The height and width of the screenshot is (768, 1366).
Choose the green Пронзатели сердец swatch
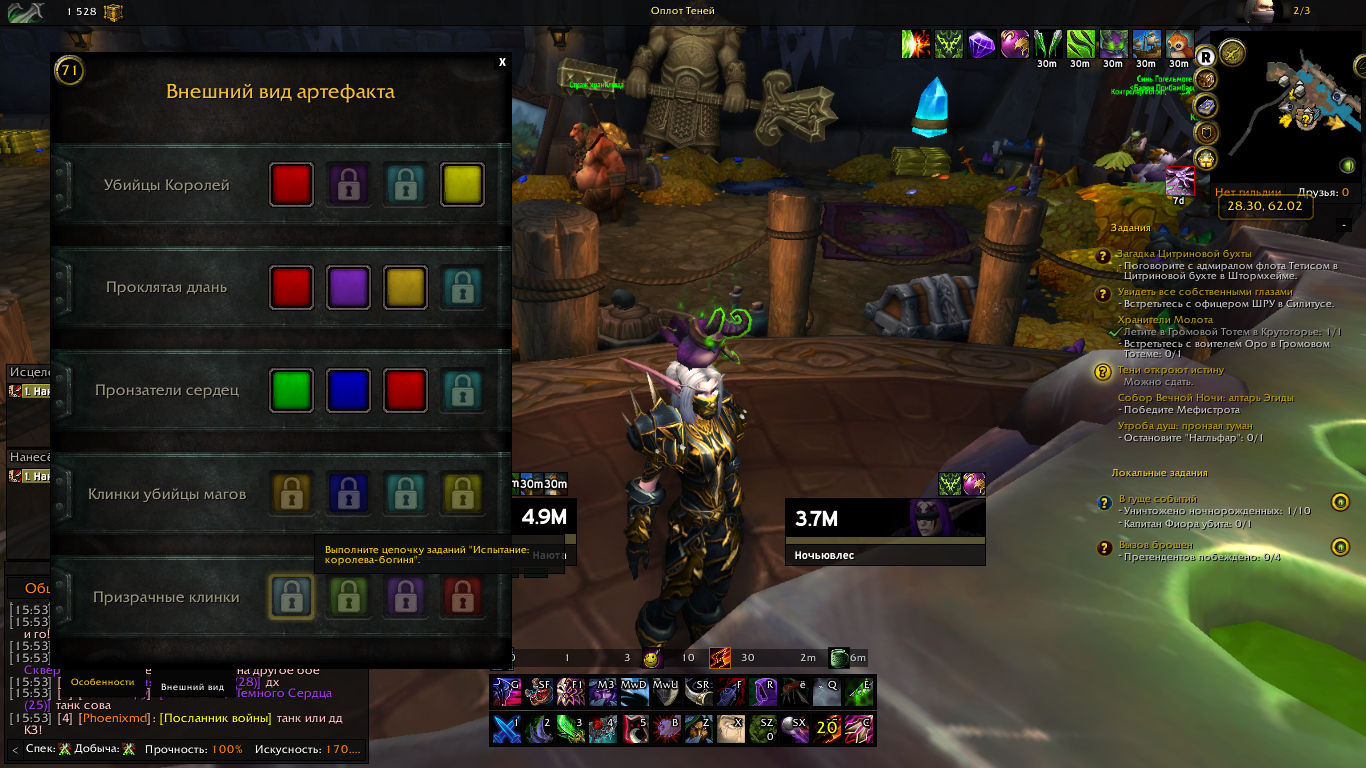point(291,390)
